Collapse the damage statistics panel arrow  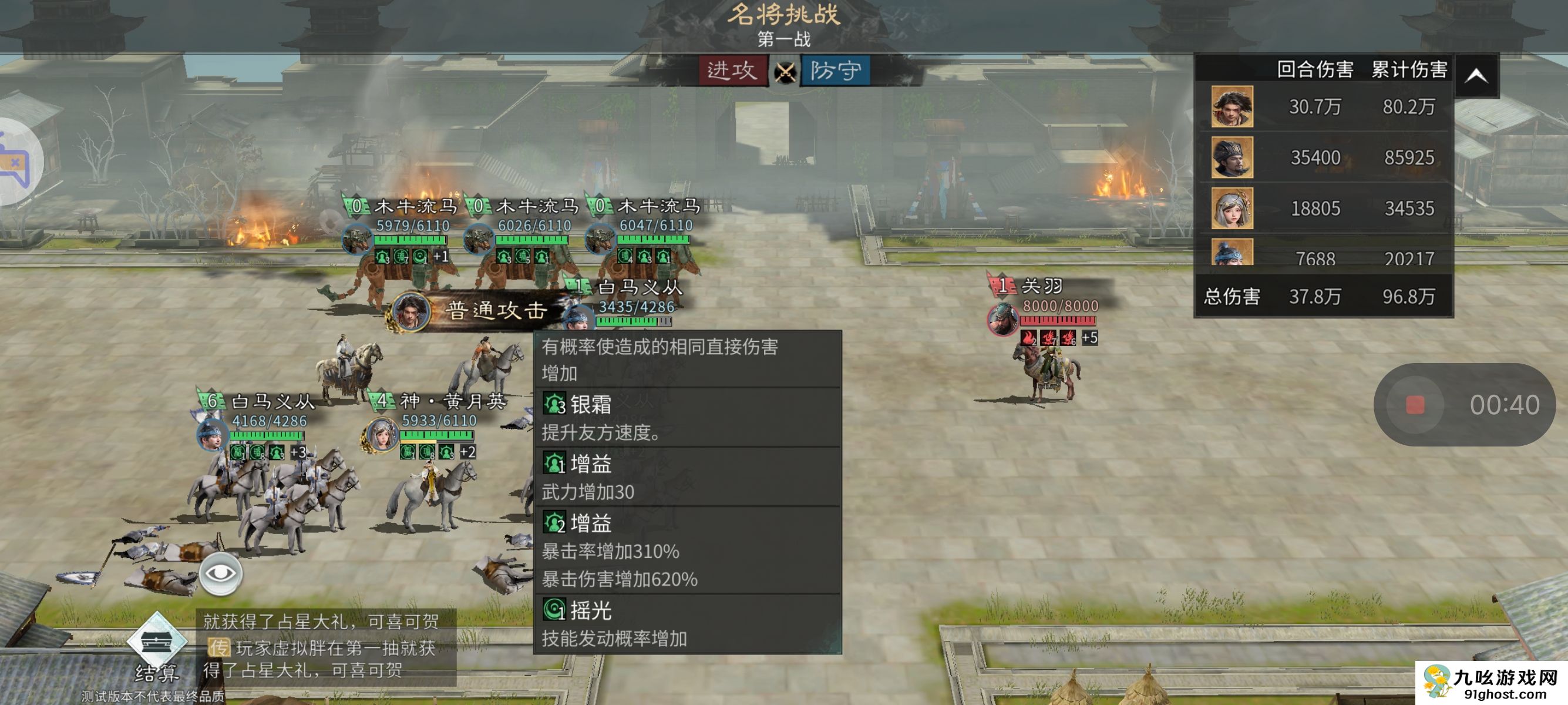[1476, 76]
